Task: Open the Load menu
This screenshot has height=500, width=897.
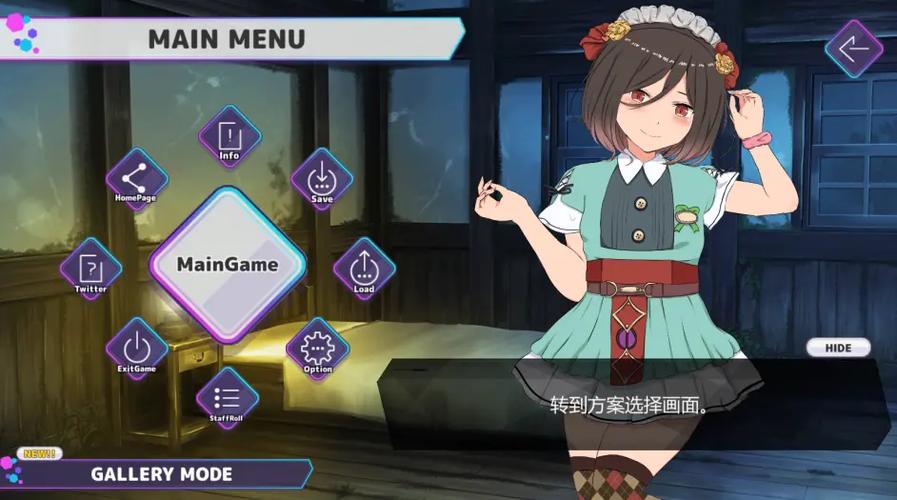Action: tap(364, 269)
